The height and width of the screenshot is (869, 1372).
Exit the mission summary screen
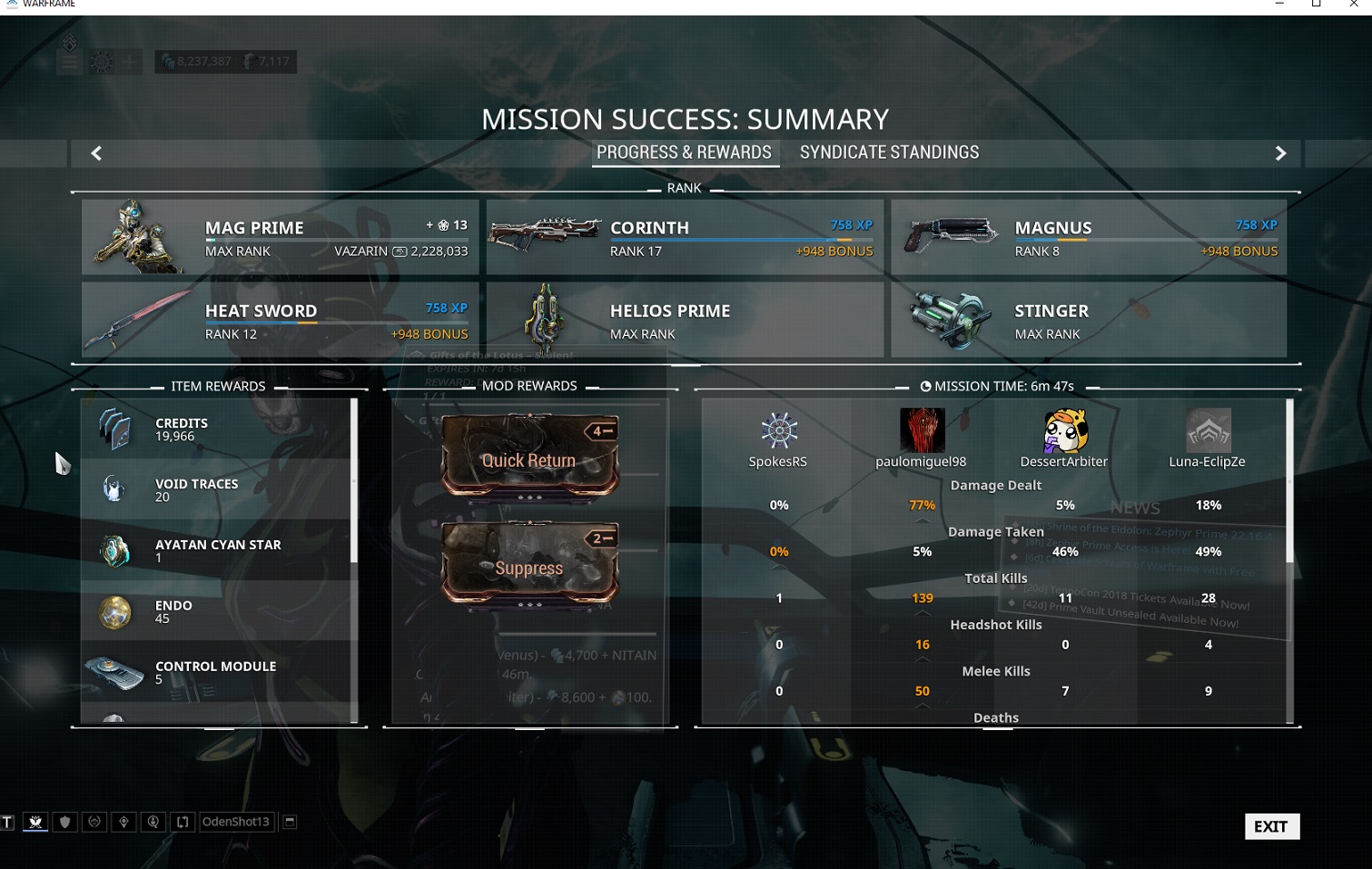(x=1271, y=826)
